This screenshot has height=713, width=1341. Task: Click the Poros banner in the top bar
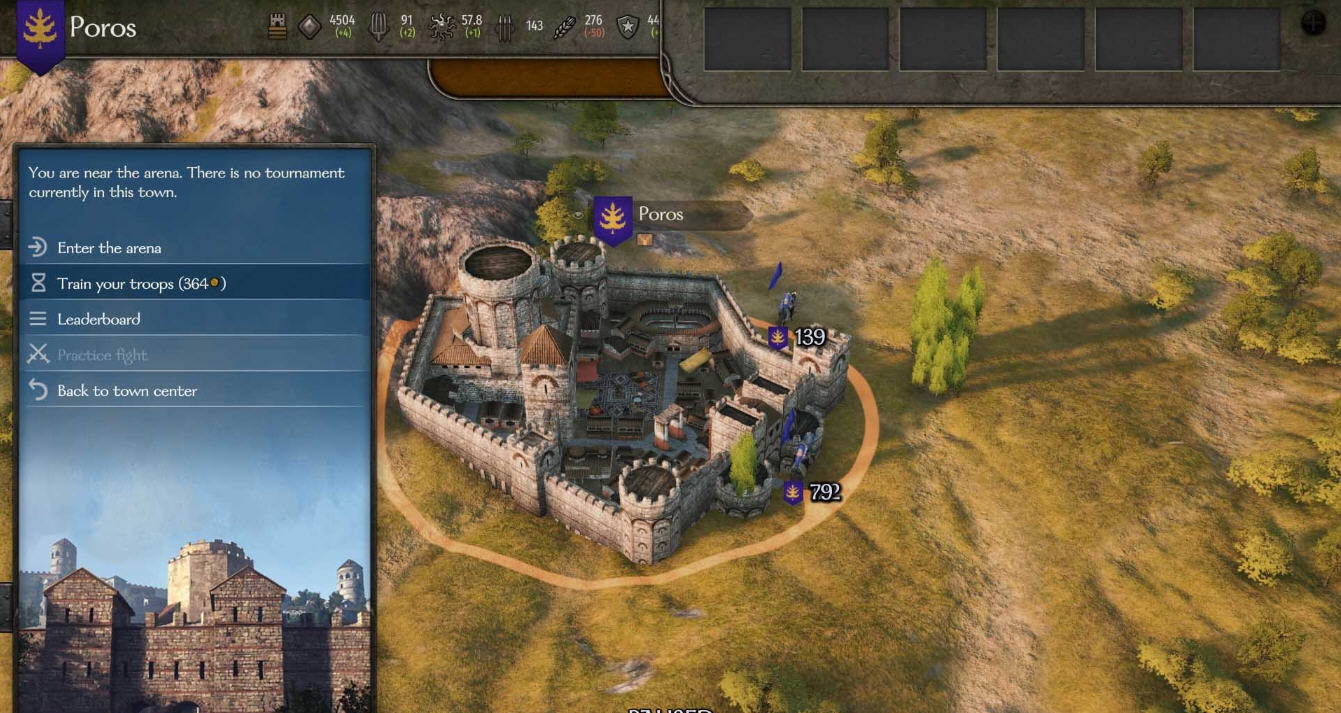click(40, 31)
